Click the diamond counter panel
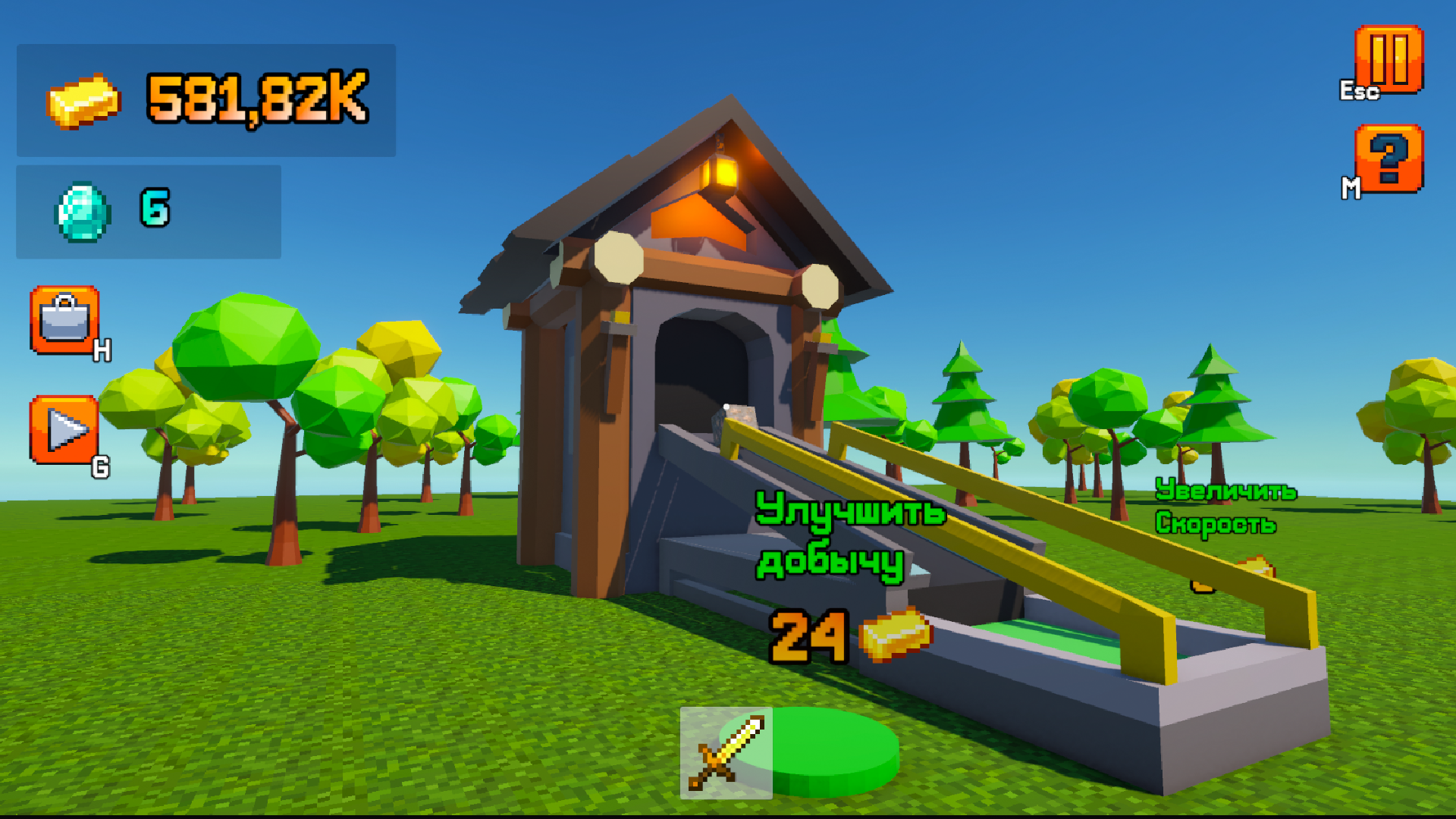The image size is (1456, 819). pos(148,212)
